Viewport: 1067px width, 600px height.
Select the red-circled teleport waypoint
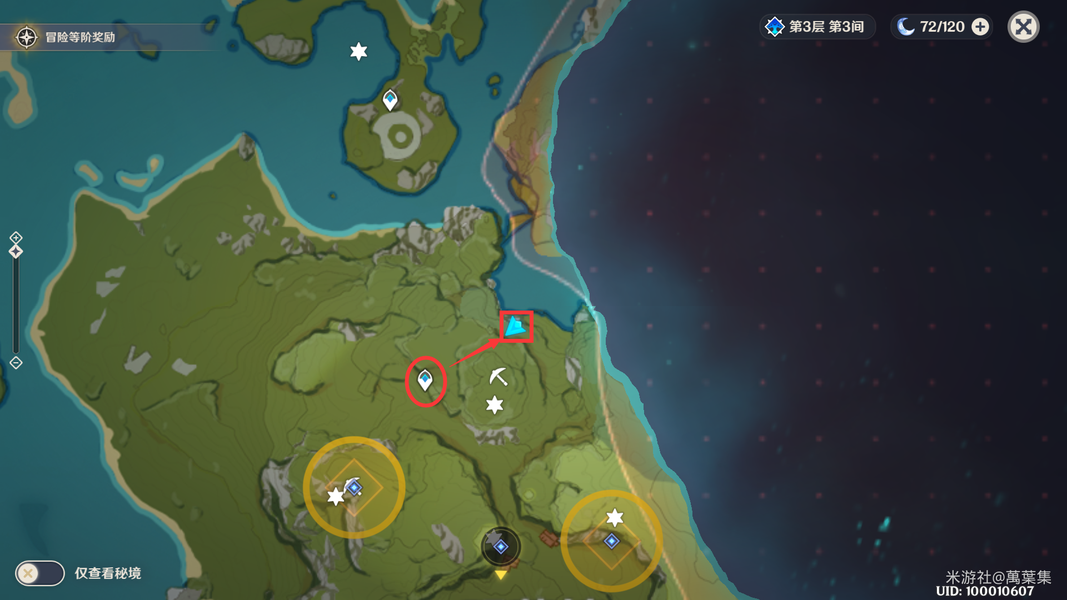426,380
